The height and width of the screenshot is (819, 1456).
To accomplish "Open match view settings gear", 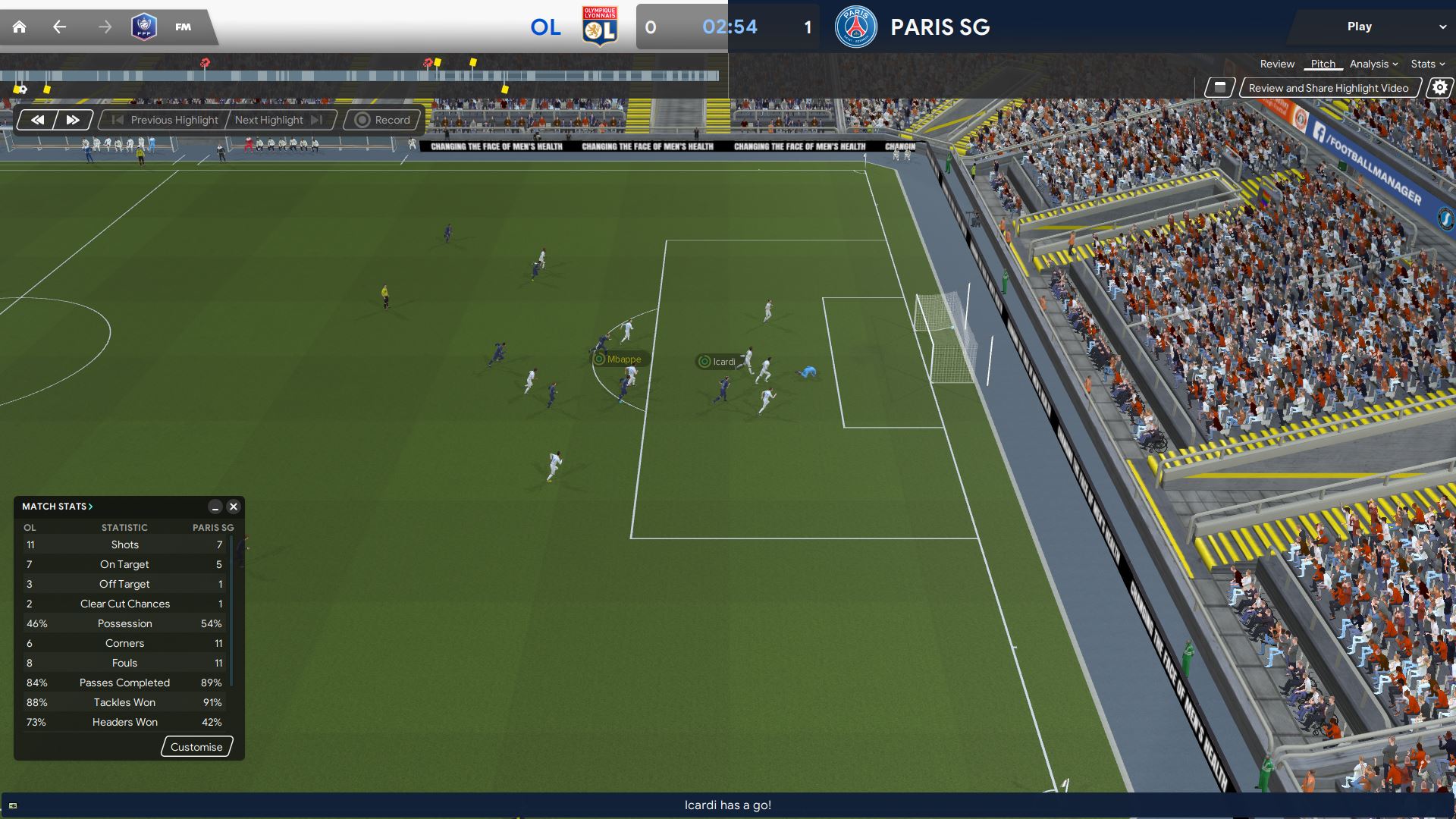I will click(1439, 88).
